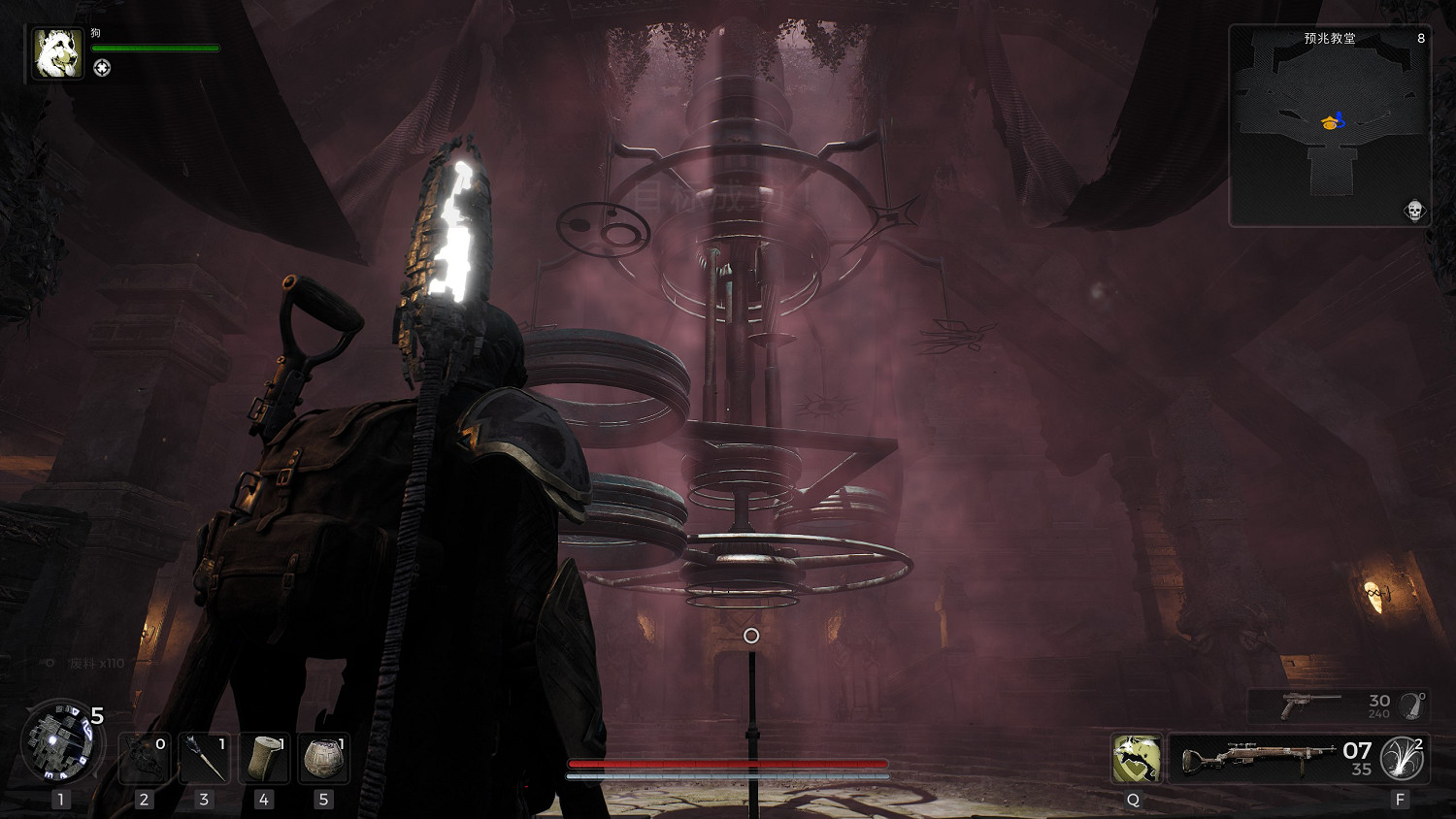This screenshot has width=1456, height=819.
Task: Trigger the long gun's weapon mod icon
Action: click(x=1402, y=758)
